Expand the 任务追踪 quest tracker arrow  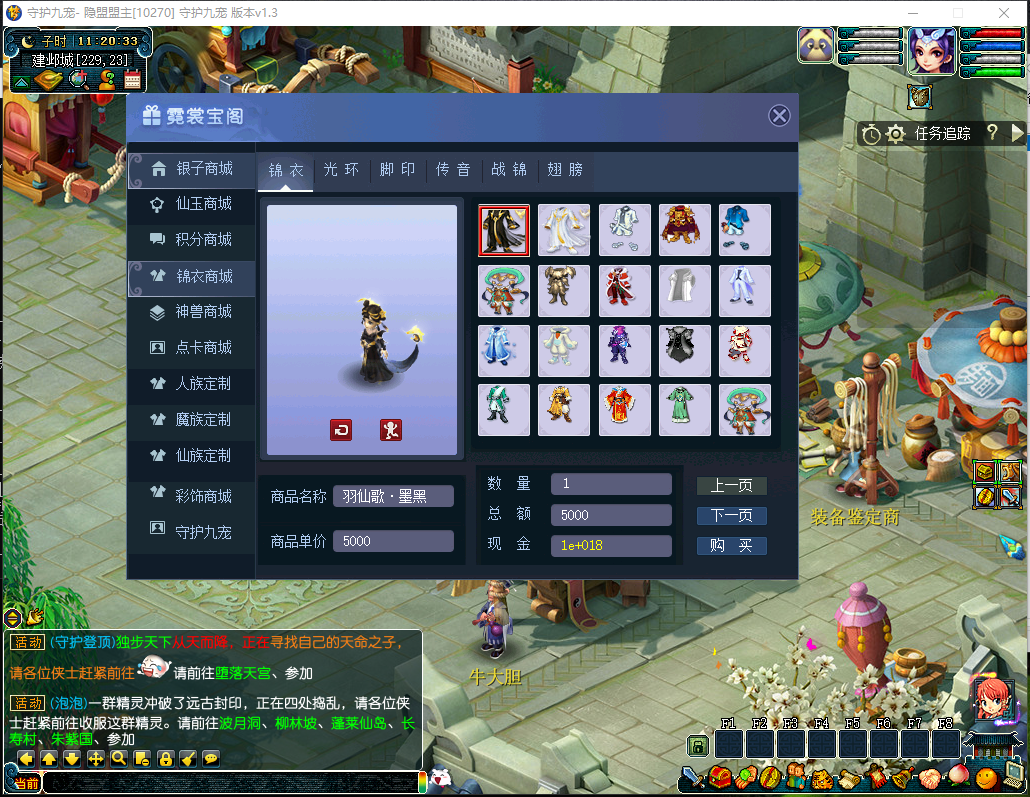[x=1018, y=133]
